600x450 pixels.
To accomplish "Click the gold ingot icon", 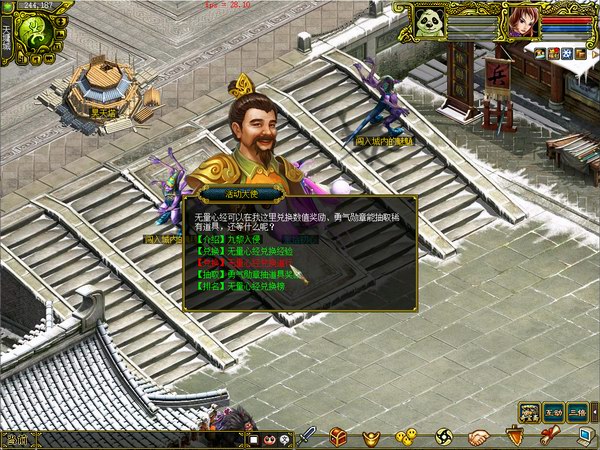I will point(372,436).
